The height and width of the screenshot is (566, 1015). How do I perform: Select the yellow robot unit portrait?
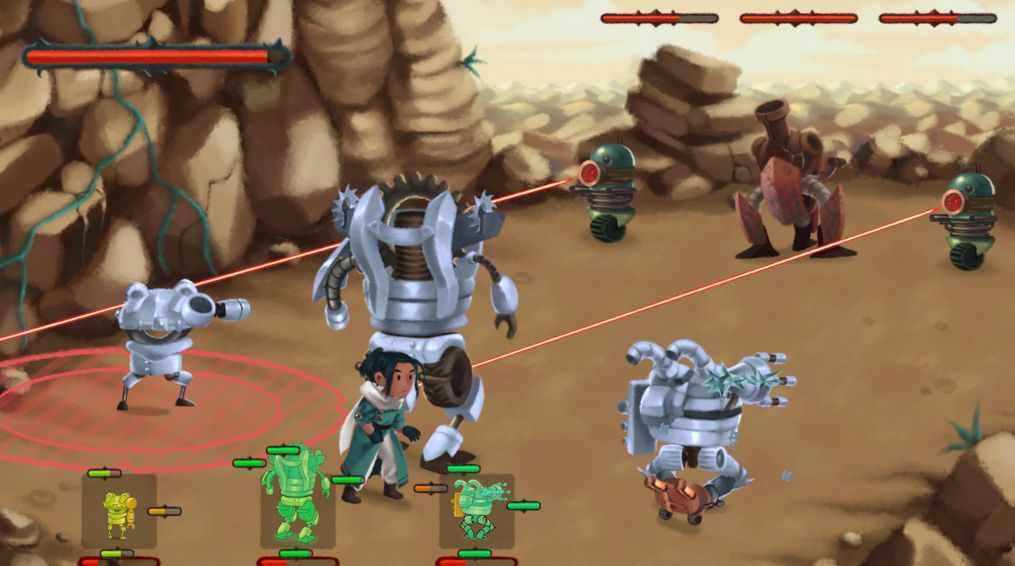click(119, 512)
